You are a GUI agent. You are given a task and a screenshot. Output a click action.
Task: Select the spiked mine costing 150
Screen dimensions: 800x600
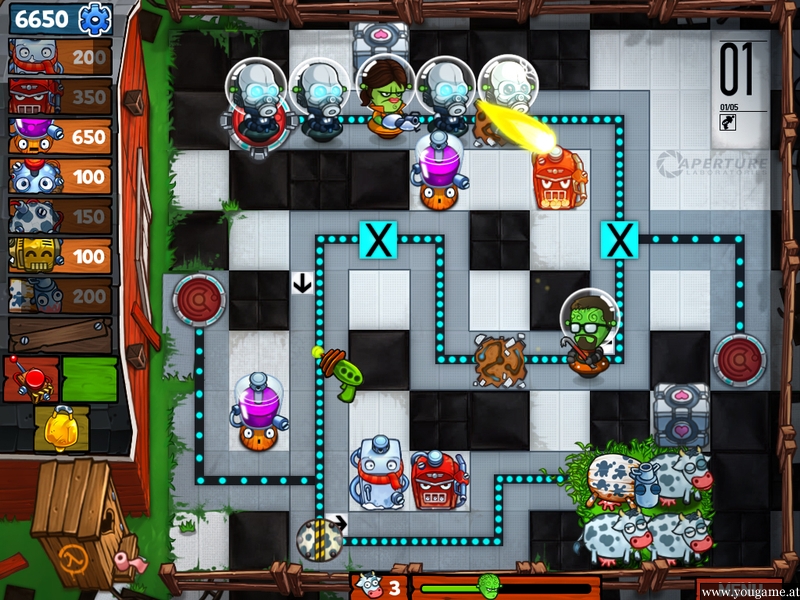[x=60, y=216]
